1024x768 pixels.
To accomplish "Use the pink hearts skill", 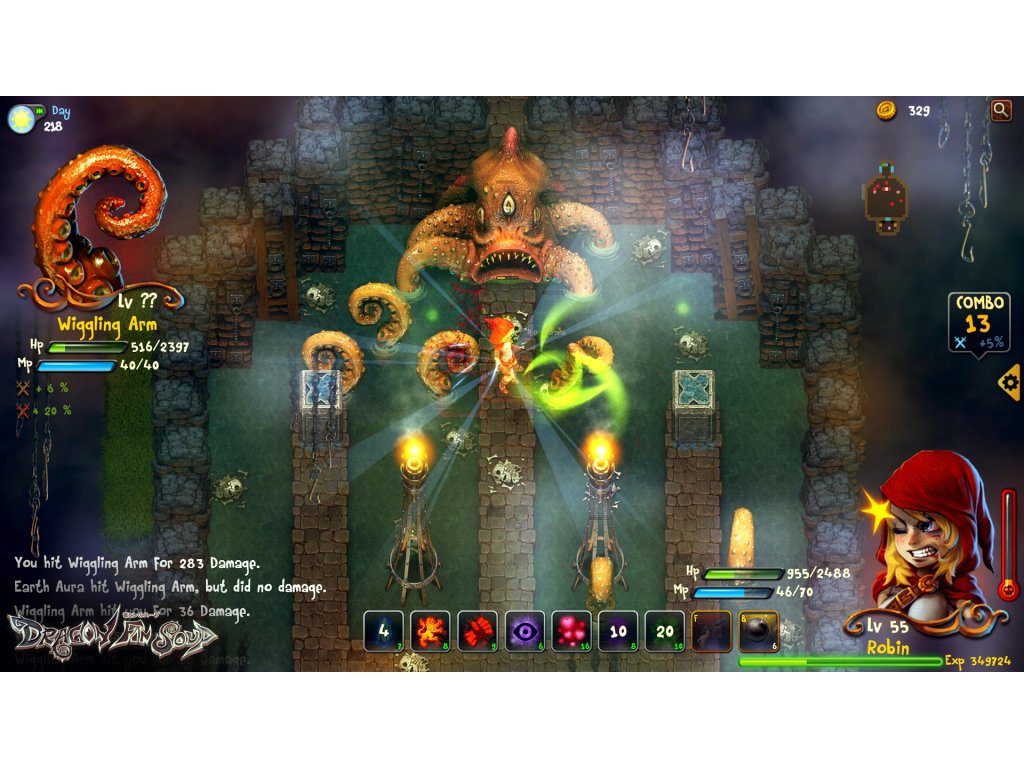I will point(571,631).
